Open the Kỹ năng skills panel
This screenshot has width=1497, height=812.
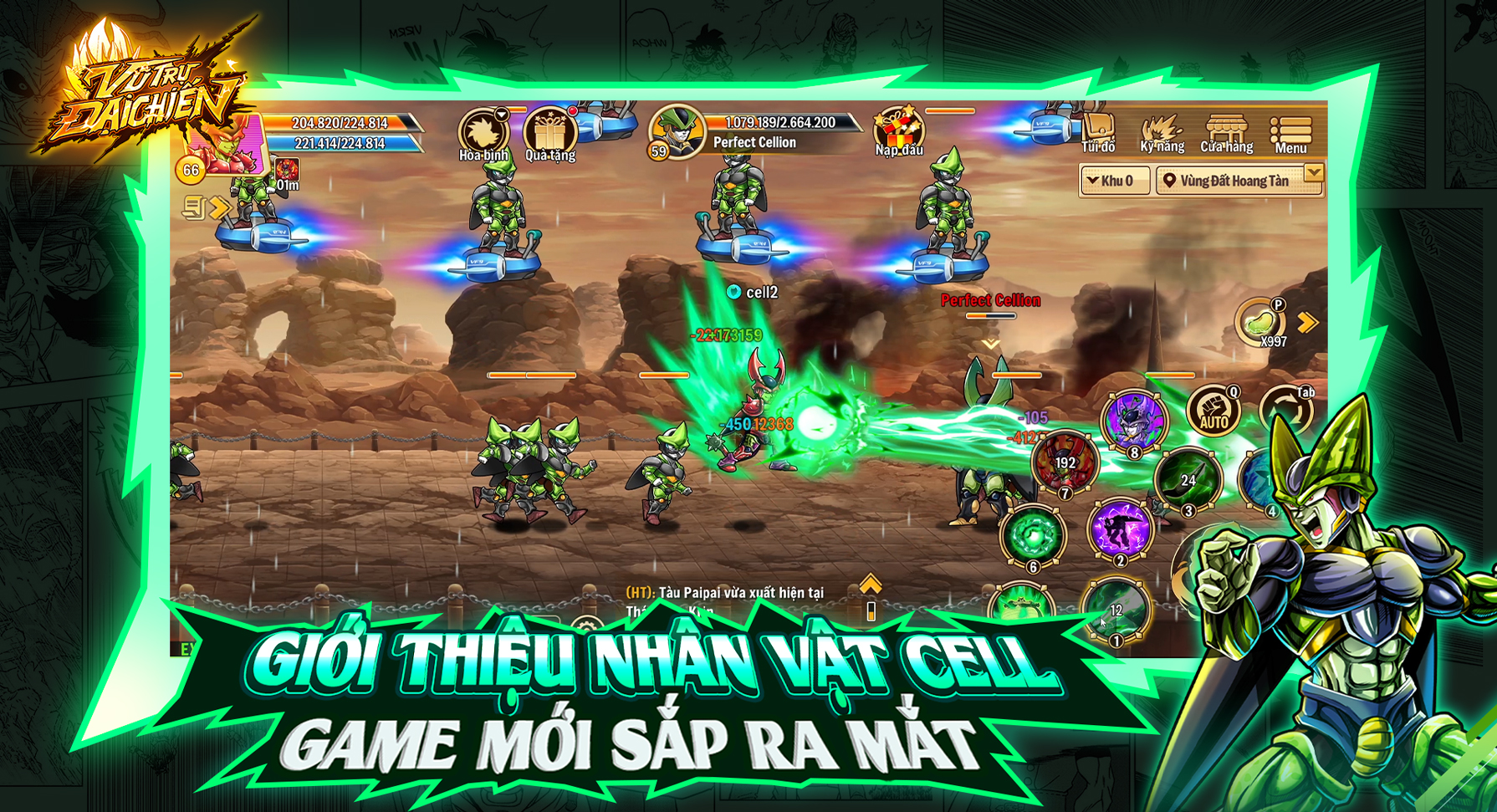[1162, 134]
